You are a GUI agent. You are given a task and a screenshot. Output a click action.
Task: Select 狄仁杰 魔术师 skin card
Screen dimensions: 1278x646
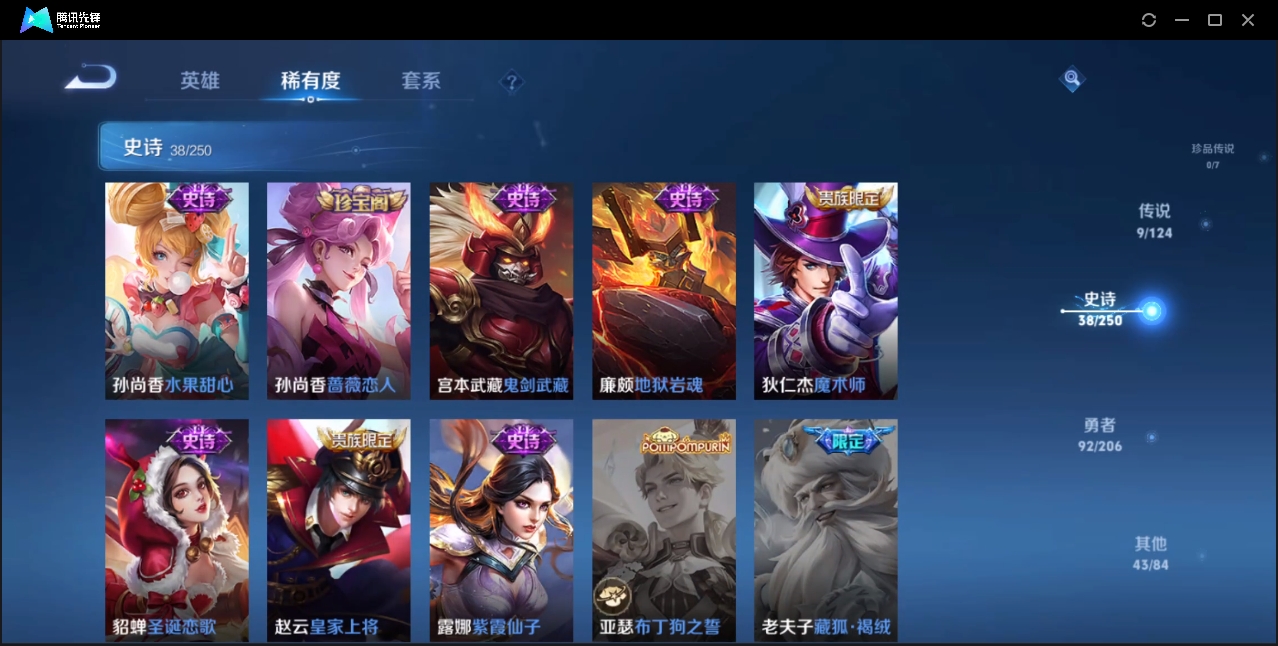[826, 290]
